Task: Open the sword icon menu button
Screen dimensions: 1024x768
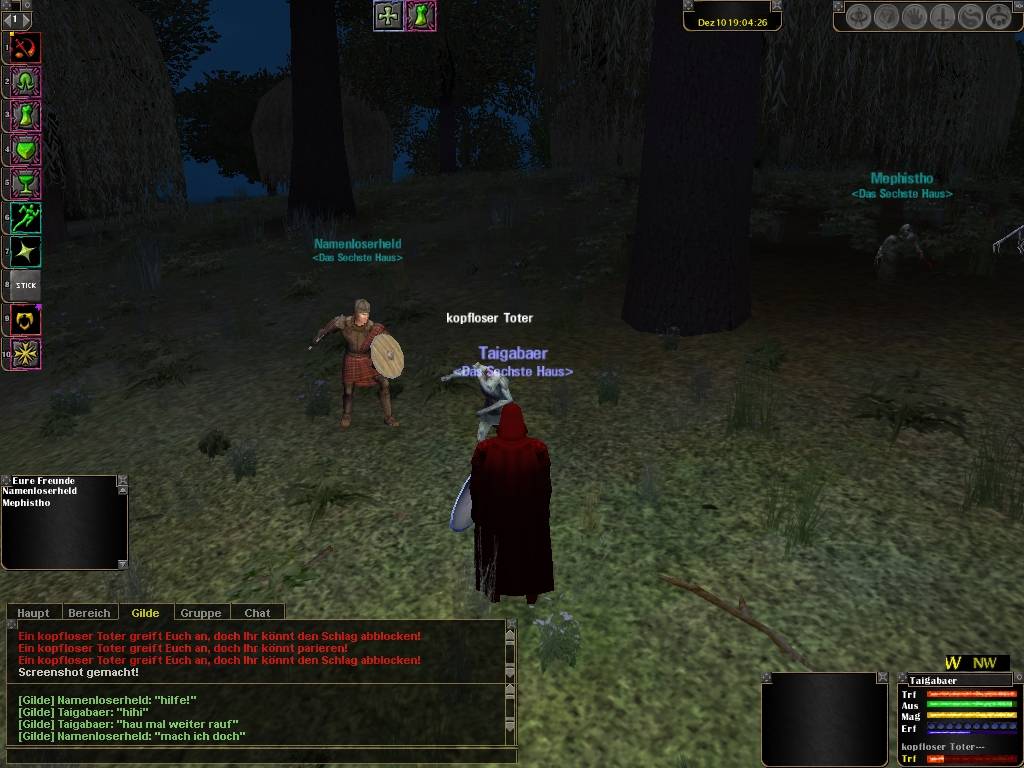Action: tap(943, 17)
